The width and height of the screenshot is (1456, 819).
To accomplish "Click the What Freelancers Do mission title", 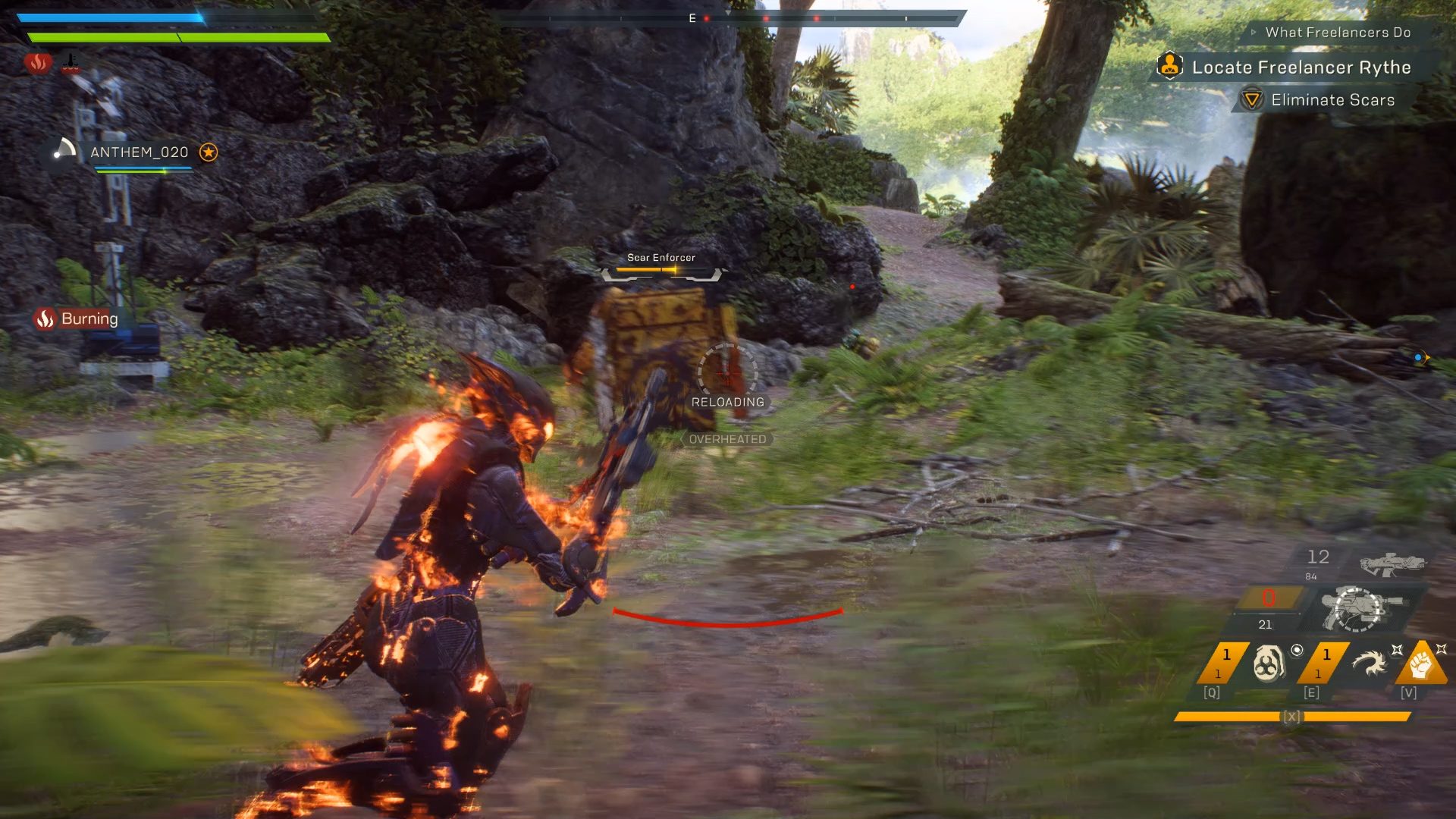I will (1336, 33).
